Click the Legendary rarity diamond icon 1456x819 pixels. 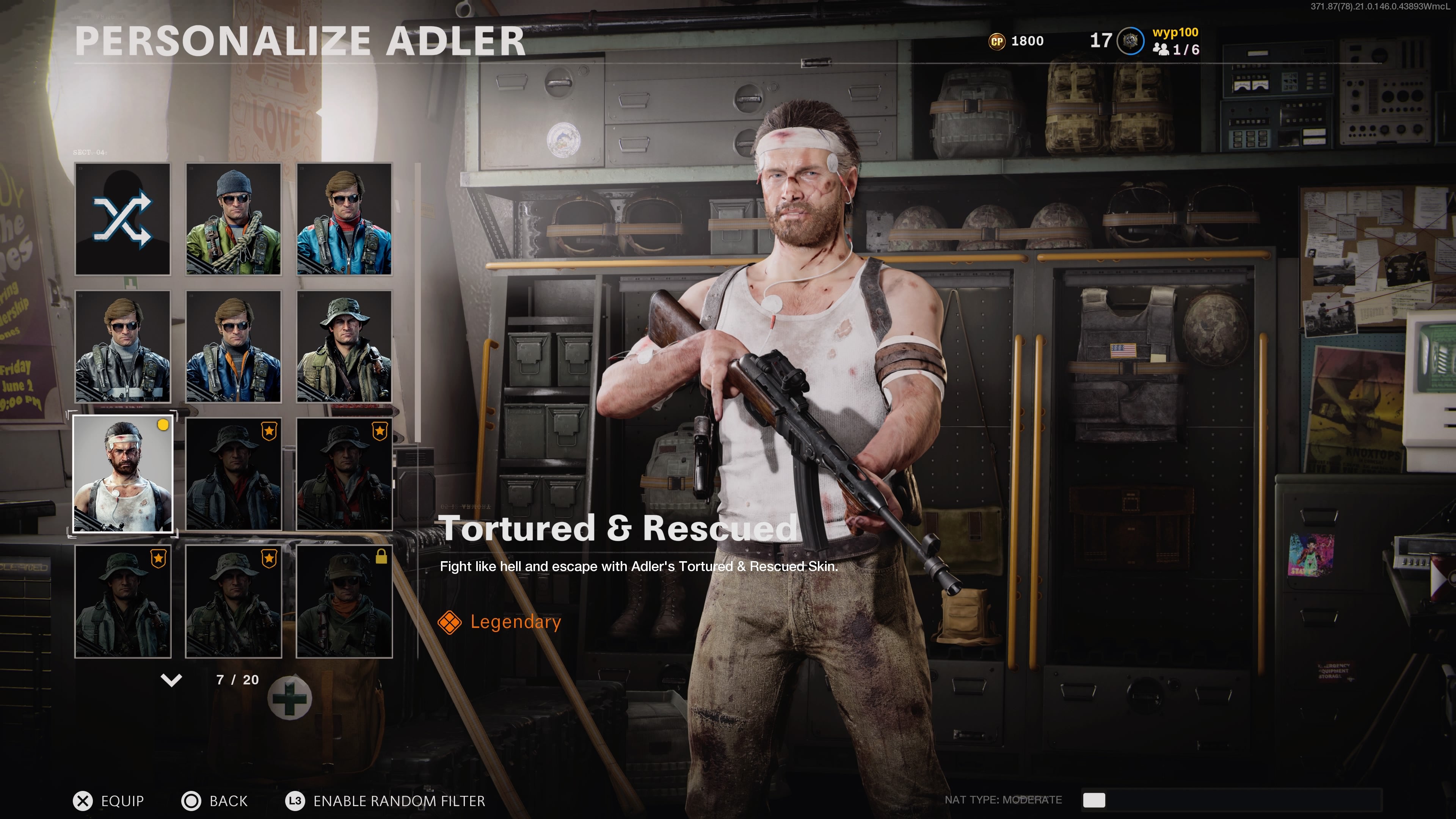(450, 622)
